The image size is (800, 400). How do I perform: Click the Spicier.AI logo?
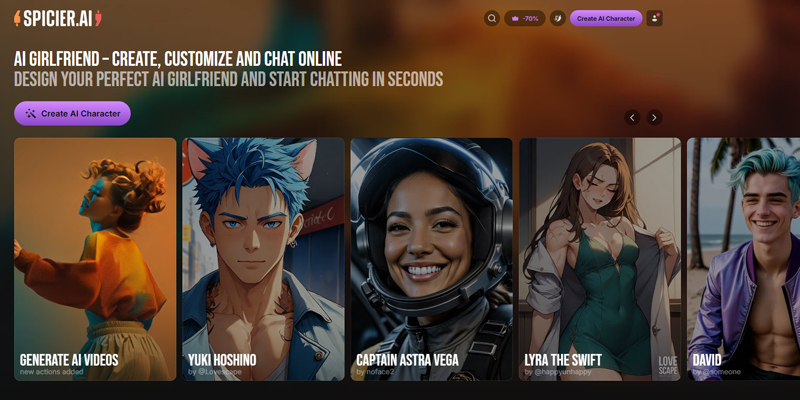(x=58, y=18)
